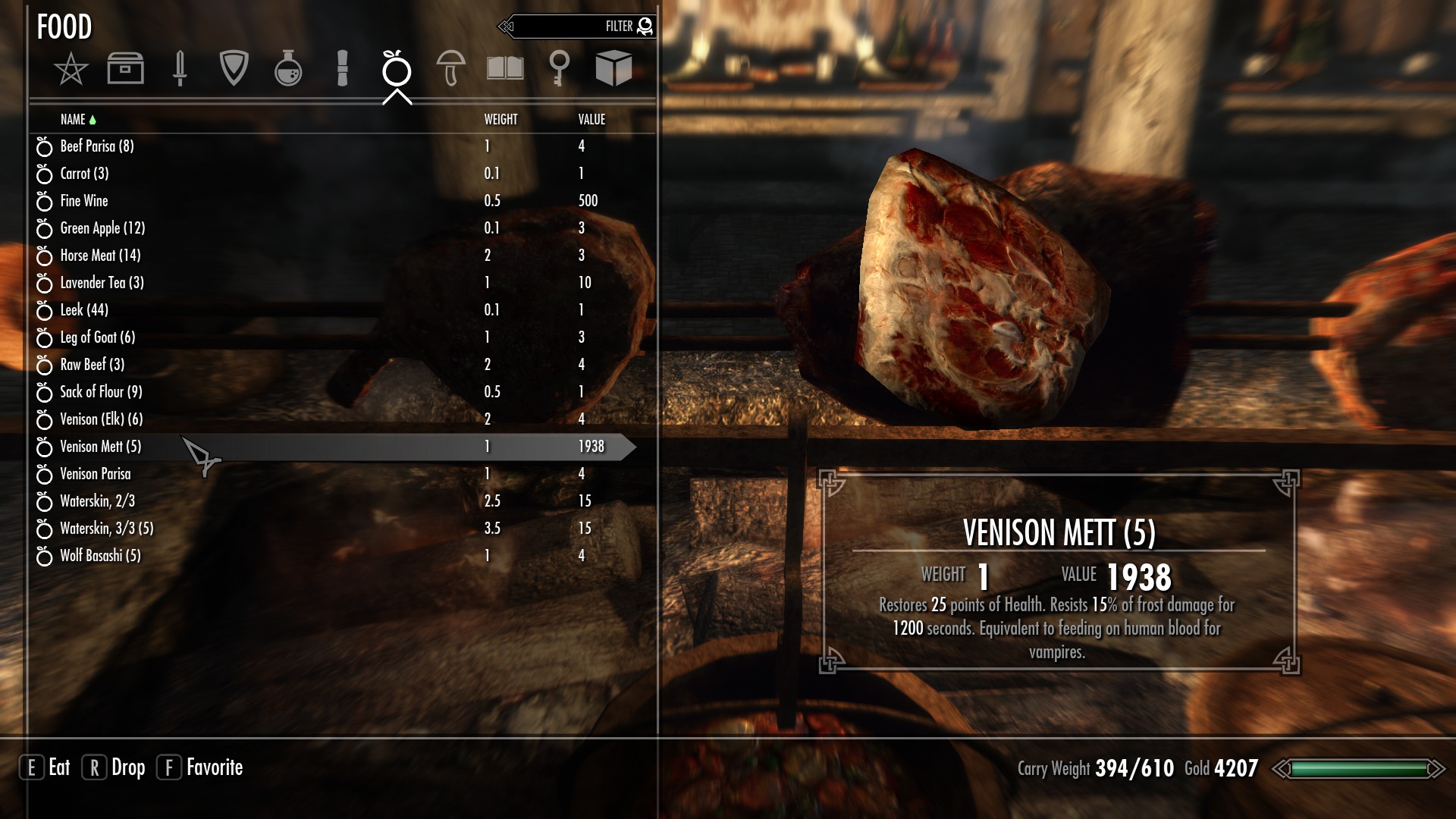The height and width of the screenshot is (819, 1456).
Task: Open the Misc cube category
Action: [613, 69]
